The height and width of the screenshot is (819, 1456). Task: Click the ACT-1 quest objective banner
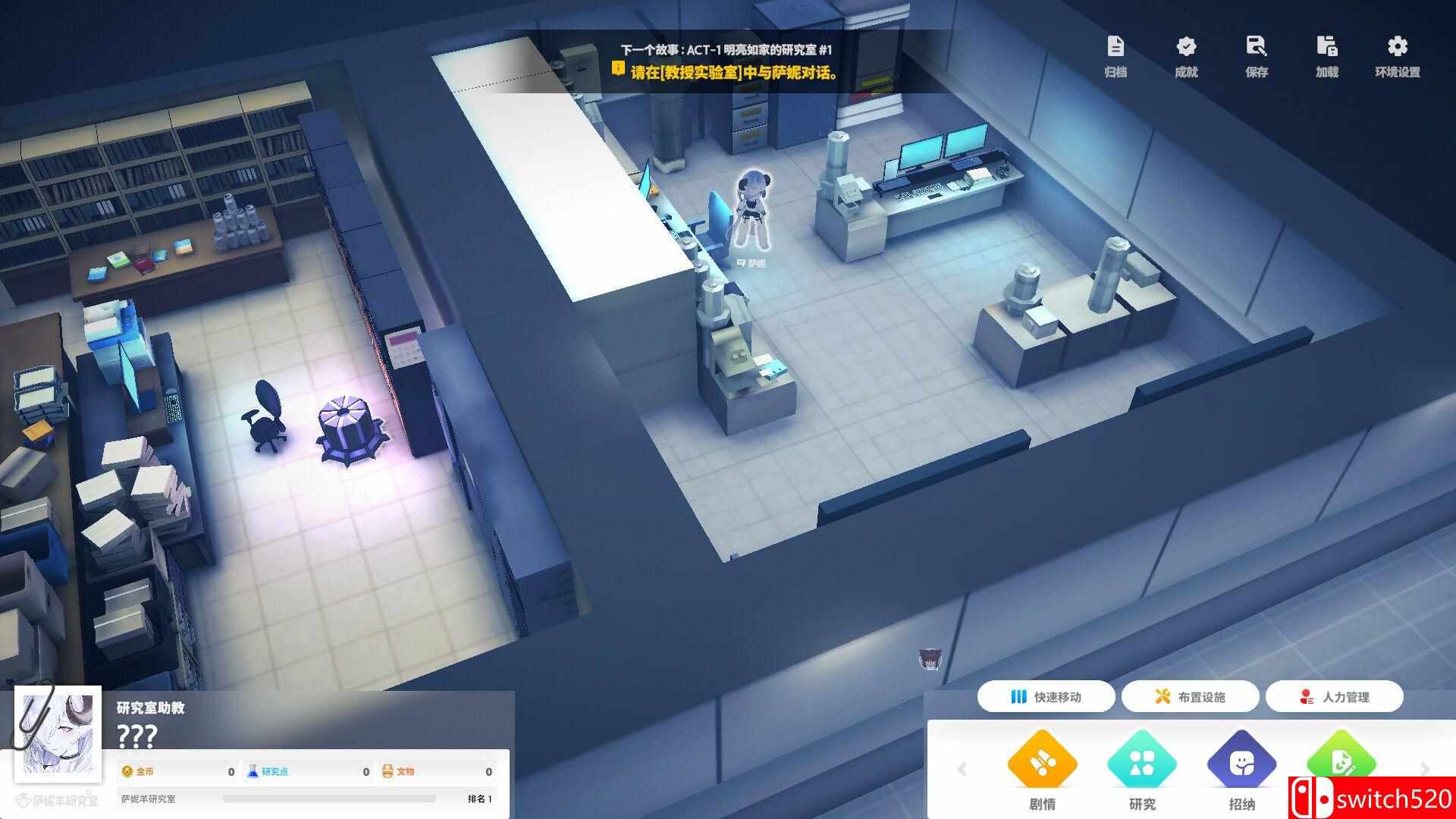tap(728, 61)
